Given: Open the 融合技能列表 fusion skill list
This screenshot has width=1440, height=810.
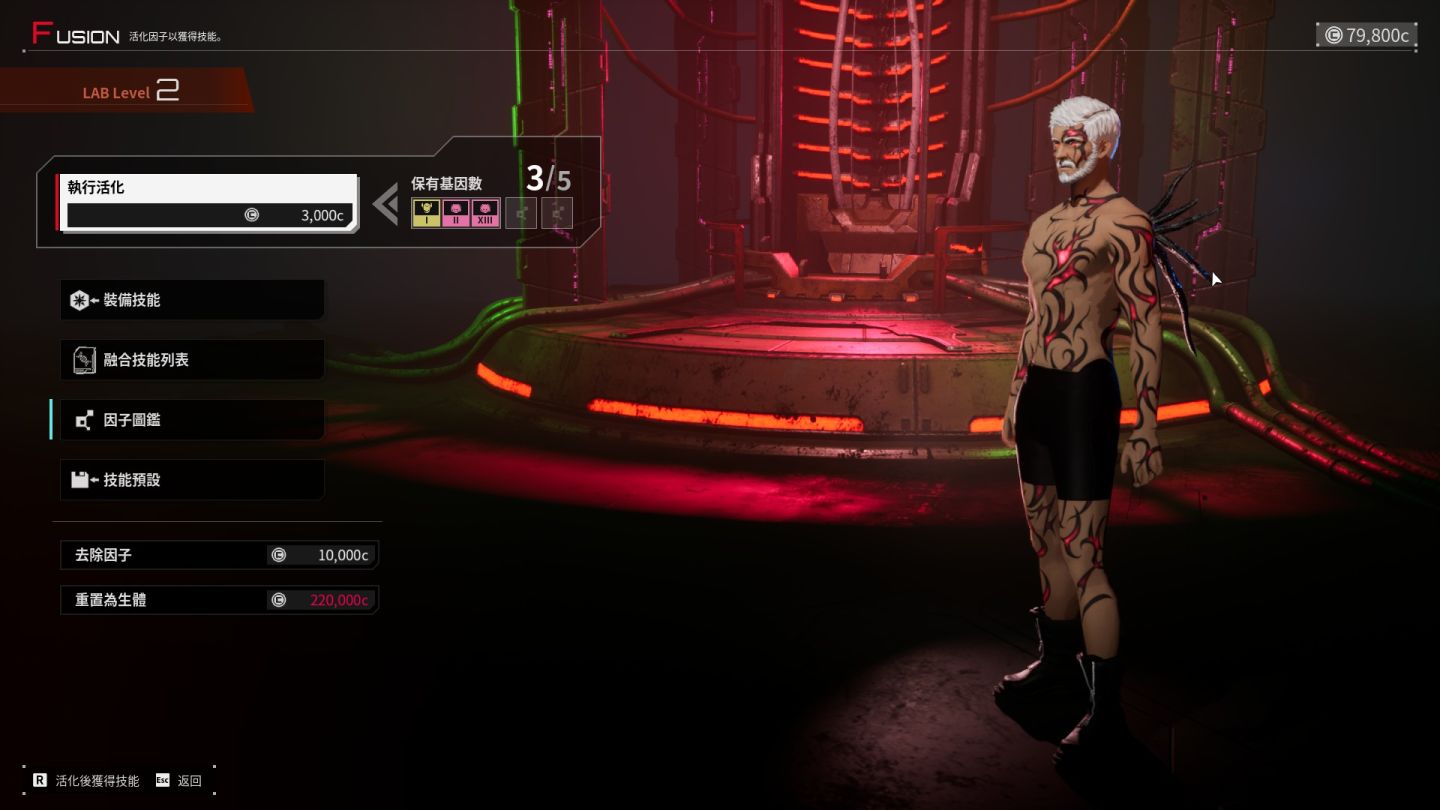Looking at the screenshot, I should click(x=192, y=360).
